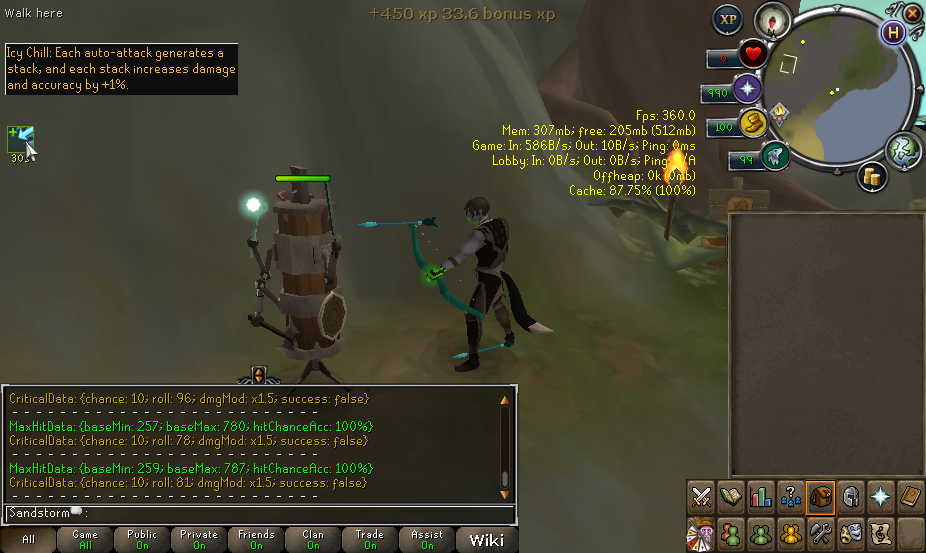Image resolution: width=926 pixels, height=553 pixels.
Task: Open the music player scroll tab
Action: tap(881, 531)
